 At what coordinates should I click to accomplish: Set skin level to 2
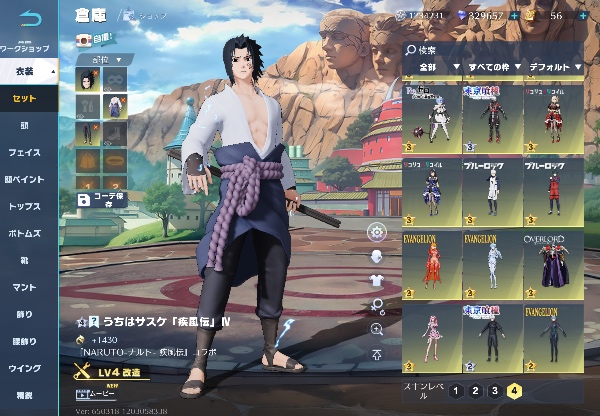[x=474, y=392]
